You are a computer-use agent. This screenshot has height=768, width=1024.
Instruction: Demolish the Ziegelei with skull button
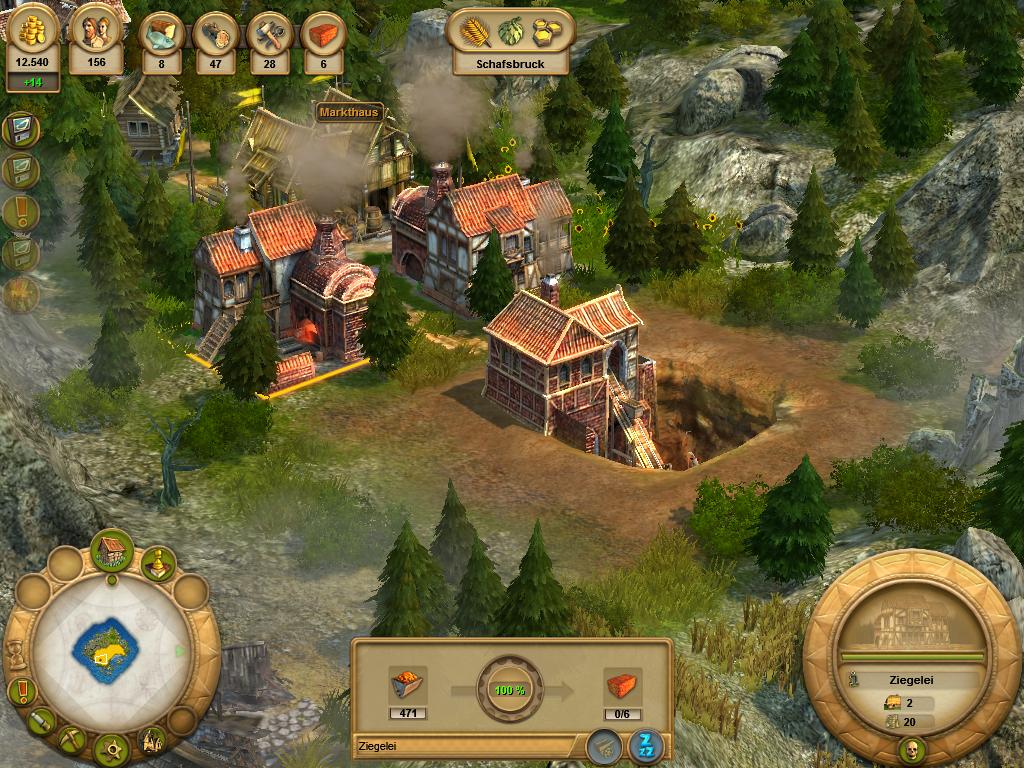[912, 750]
